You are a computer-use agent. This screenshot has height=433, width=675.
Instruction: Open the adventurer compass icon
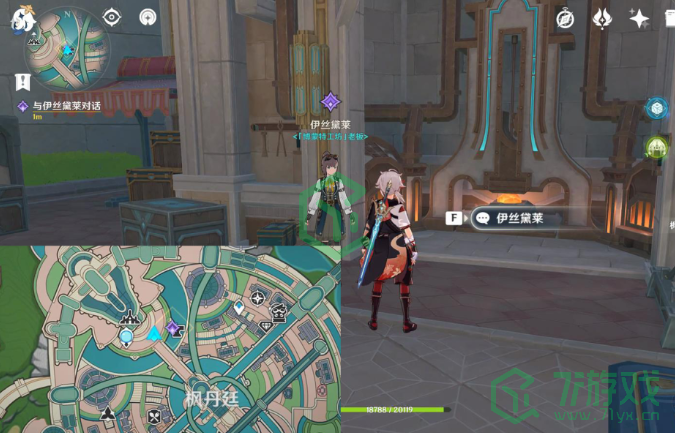(565, 18)
